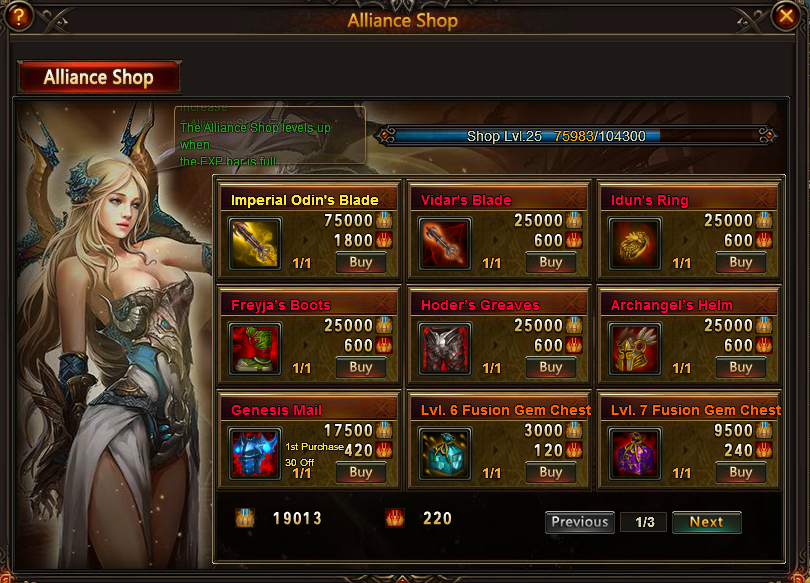
Task: Buy Freyja's Boots
Action: [x=361, y=367]
